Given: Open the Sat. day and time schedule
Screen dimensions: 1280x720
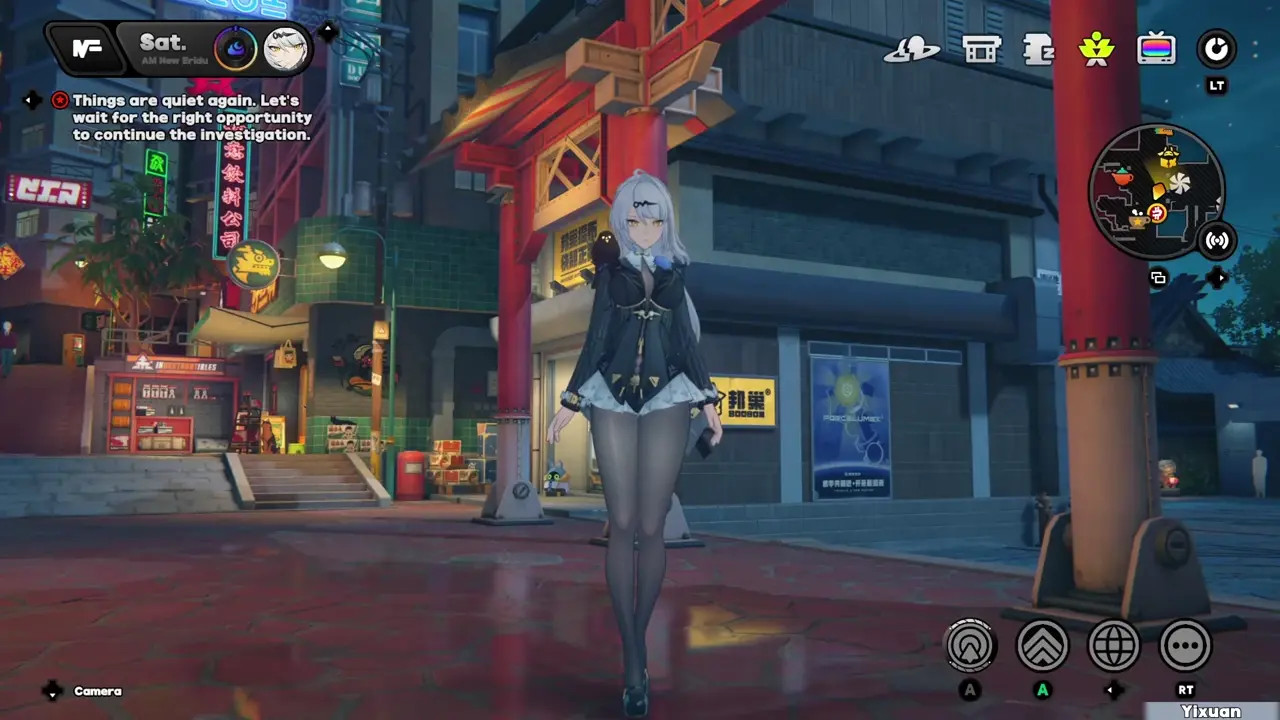Looking at the screenshot, I should [163, 47].
